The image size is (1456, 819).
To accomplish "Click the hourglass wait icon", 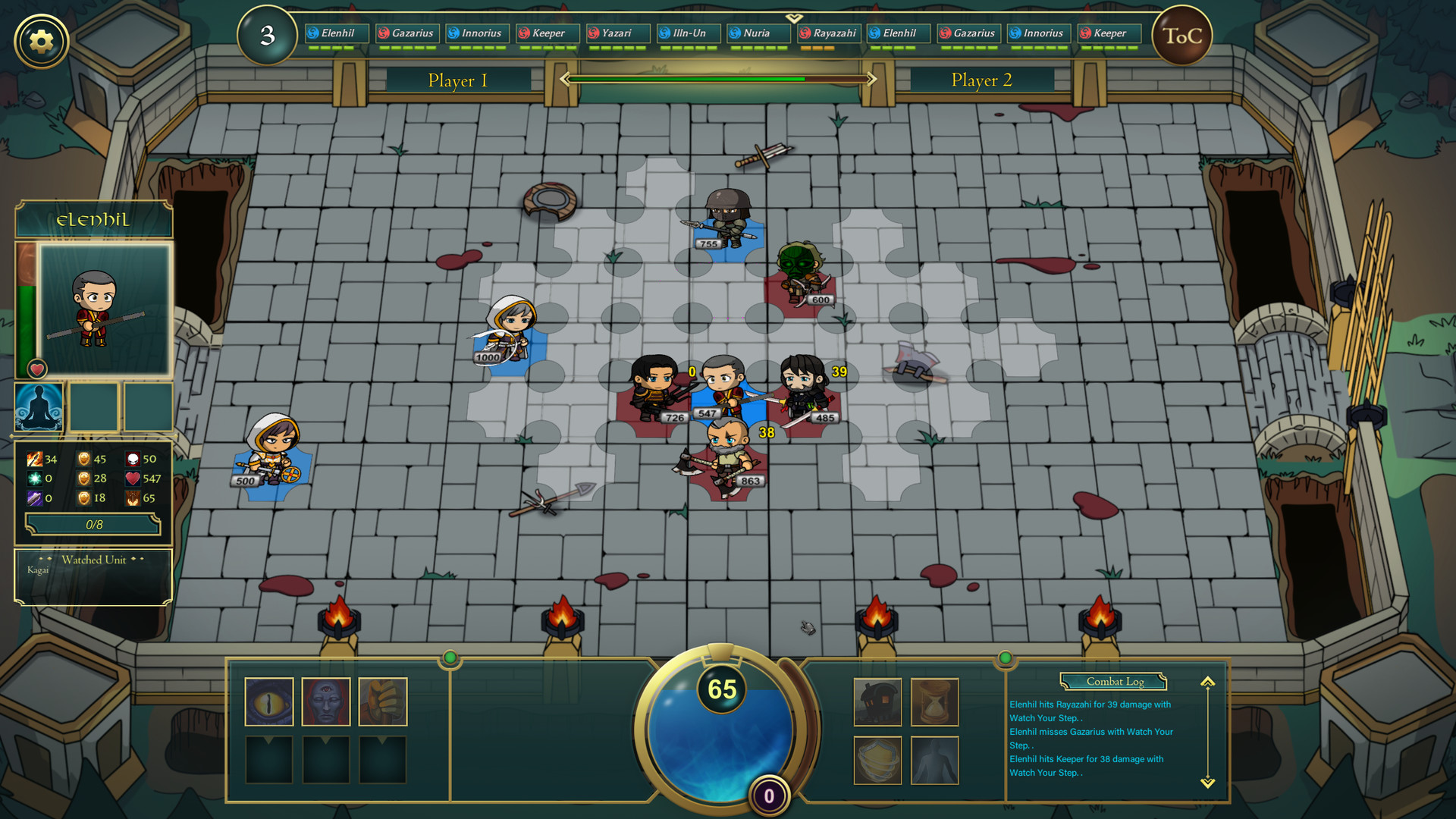I will click(934, 702).
